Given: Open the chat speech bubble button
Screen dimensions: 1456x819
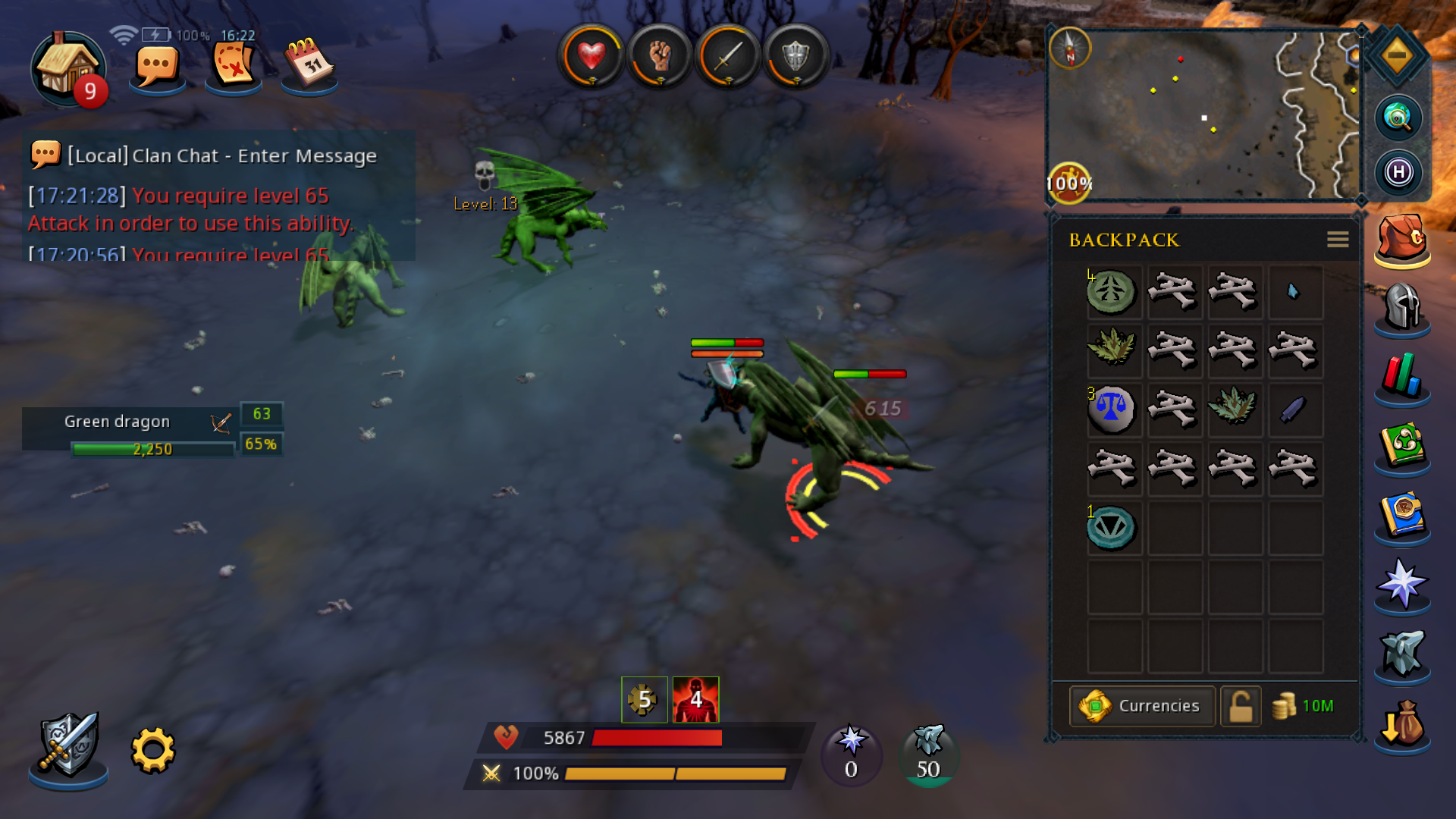Looking at the screenshot, I should click(157, 68).
